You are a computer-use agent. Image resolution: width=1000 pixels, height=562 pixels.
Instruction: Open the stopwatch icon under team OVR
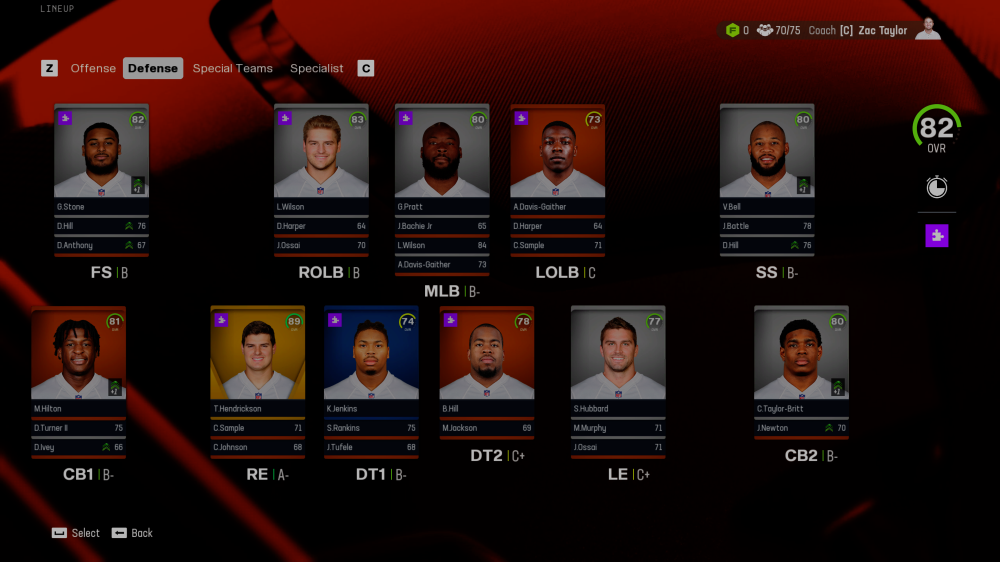coord(937,187)
